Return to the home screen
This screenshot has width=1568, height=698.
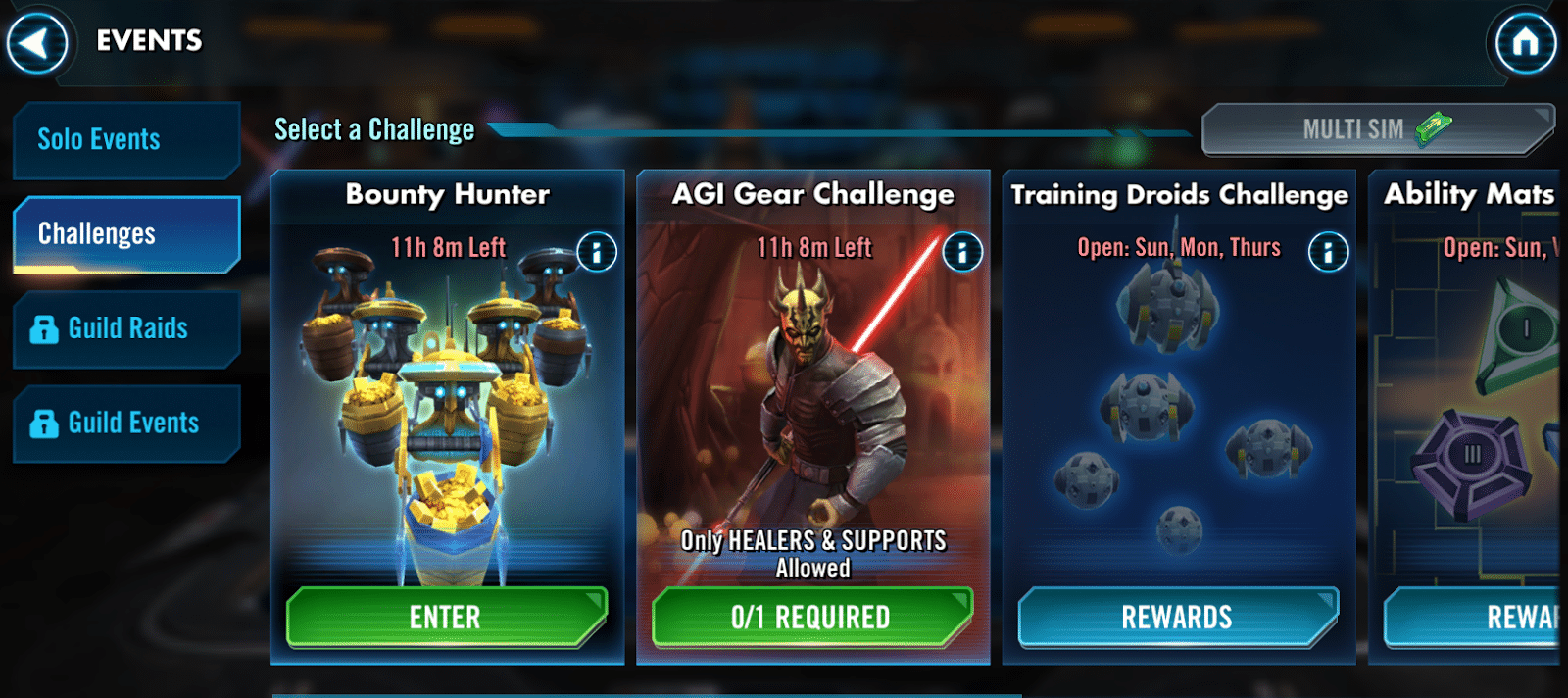(x=1524, y=43)
